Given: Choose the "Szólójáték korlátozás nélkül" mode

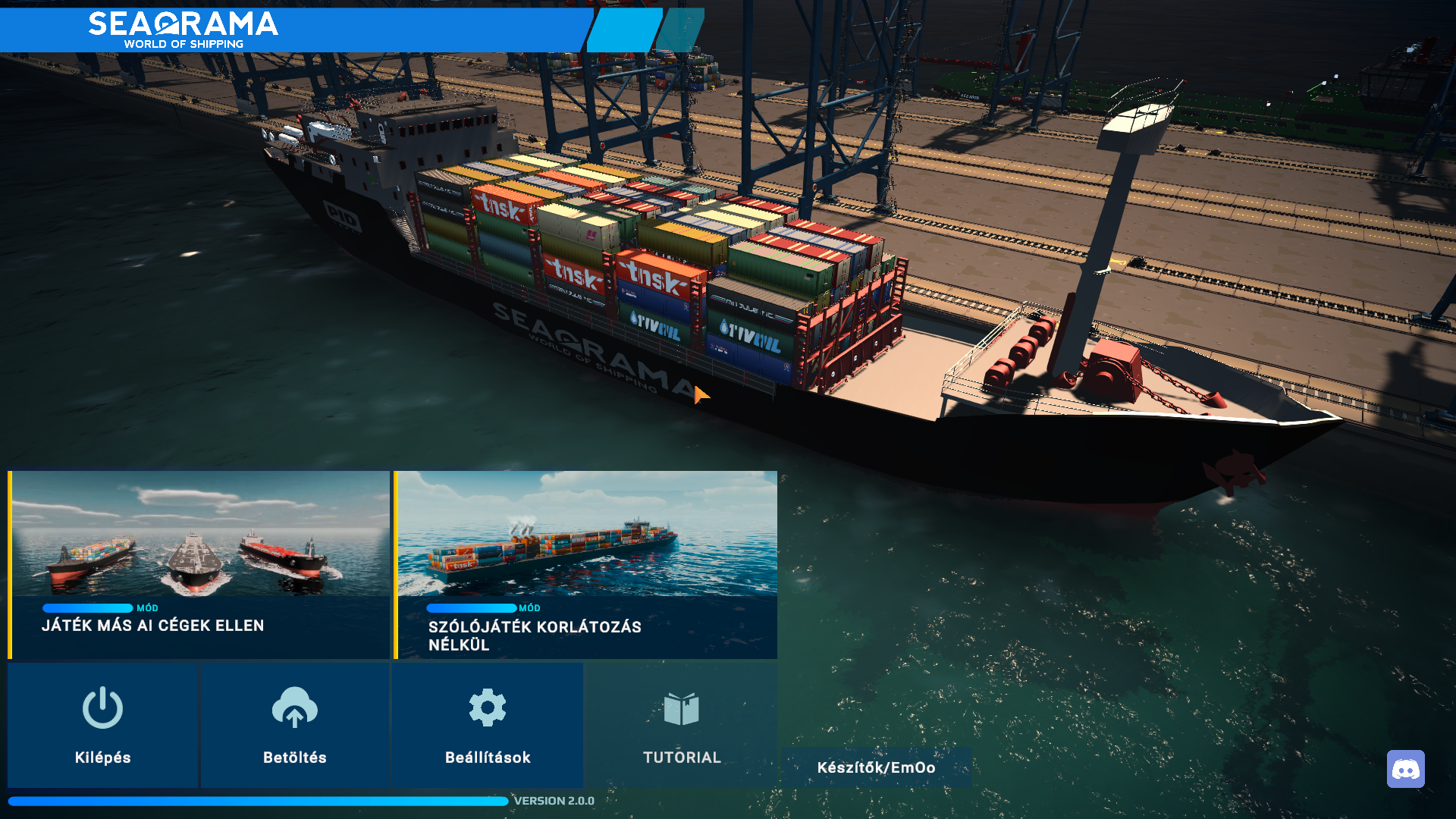Looking at the screenshot, I should [x=586, y=564].
